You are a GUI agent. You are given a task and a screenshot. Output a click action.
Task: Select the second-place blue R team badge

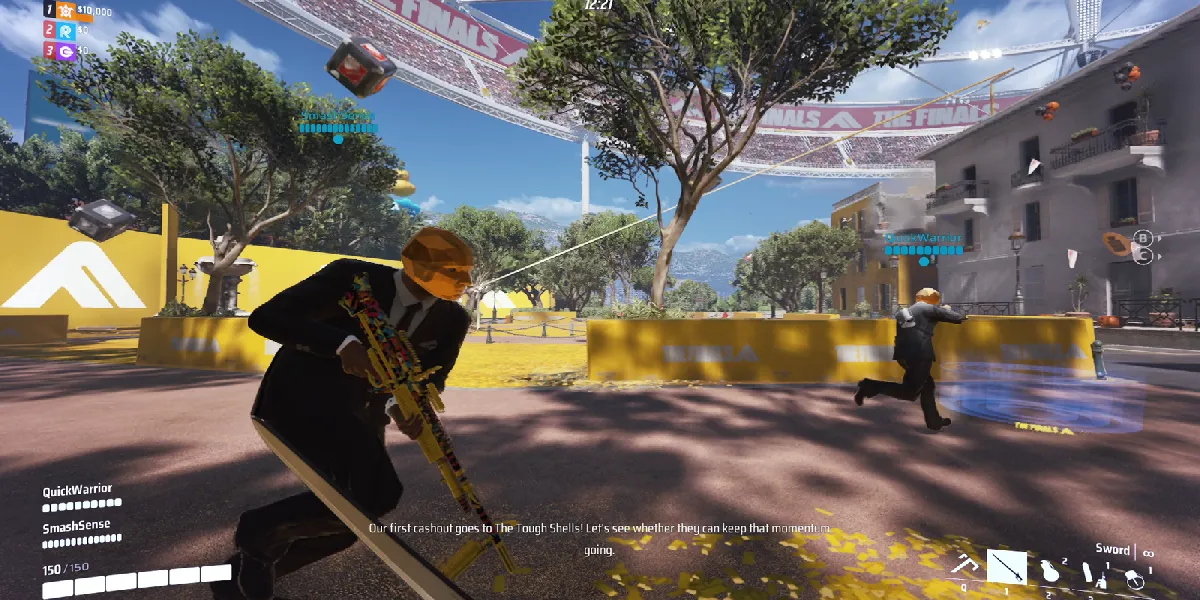coord(66,30)
